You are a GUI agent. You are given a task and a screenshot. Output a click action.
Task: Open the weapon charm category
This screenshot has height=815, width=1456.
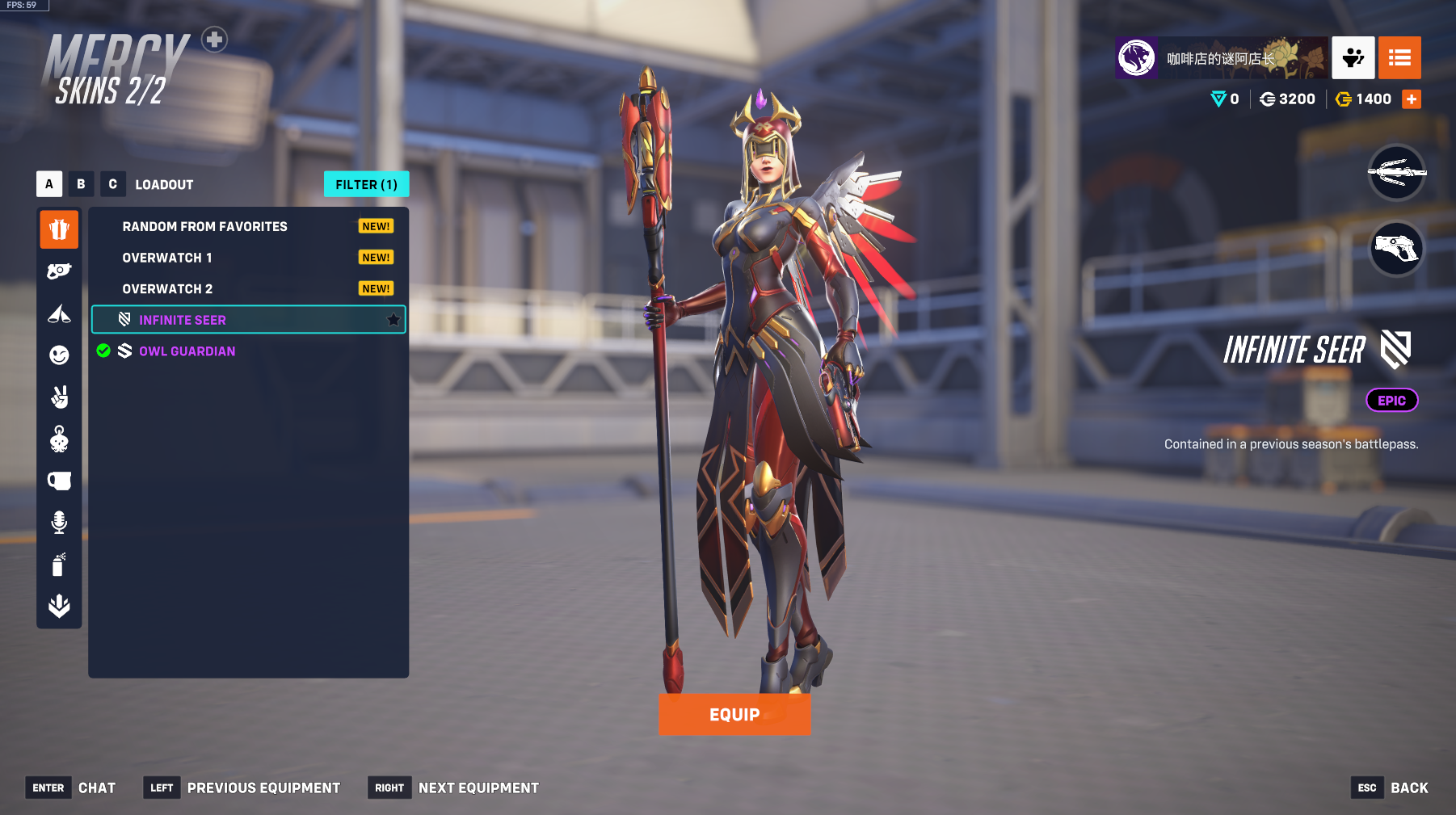(x=59, y=271)
